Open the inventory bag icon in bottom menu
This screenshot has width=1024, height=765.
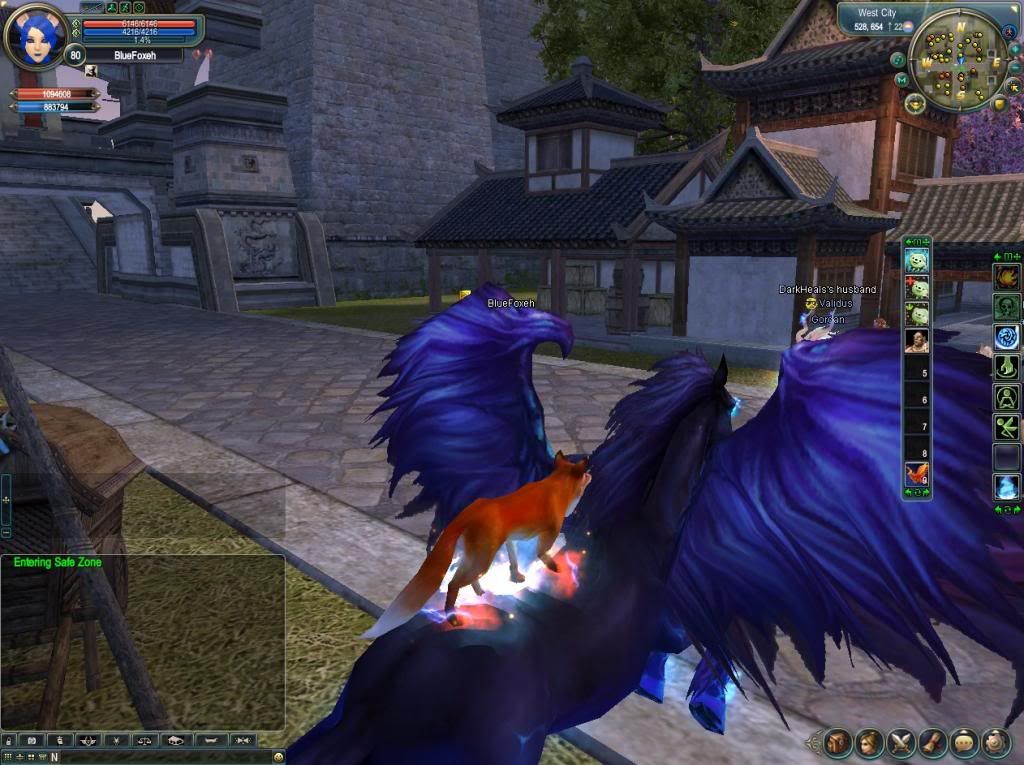837,742
